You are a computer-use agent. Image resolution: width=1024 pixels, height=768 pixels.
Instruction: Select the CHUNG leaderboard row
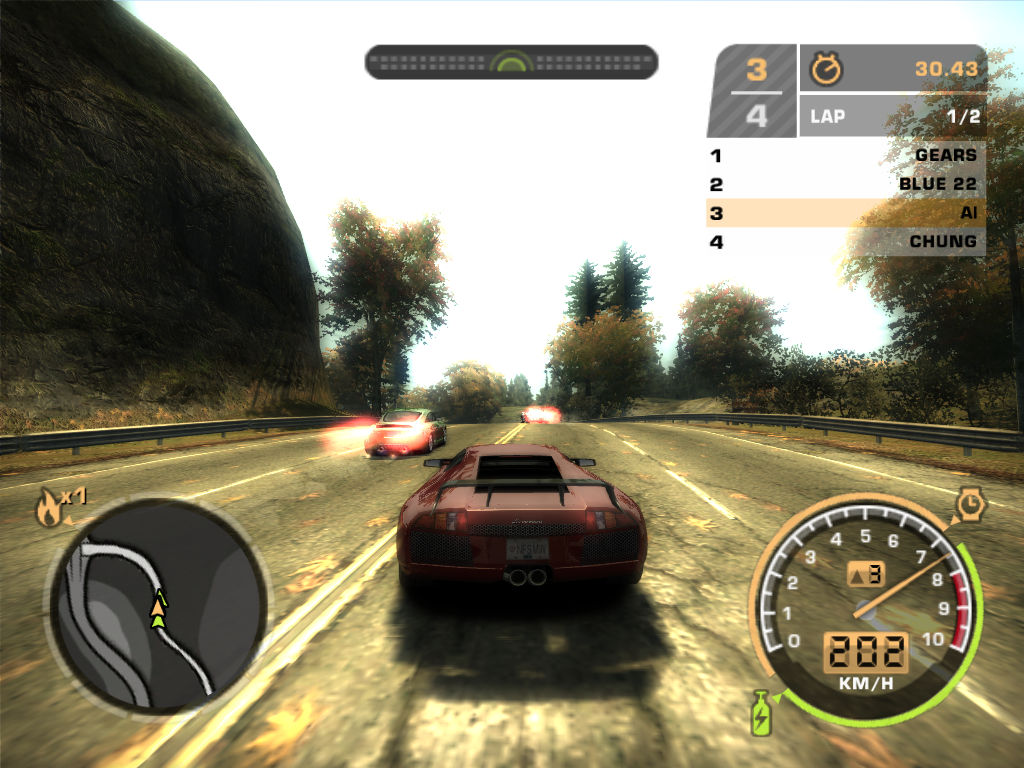point(846,241)
